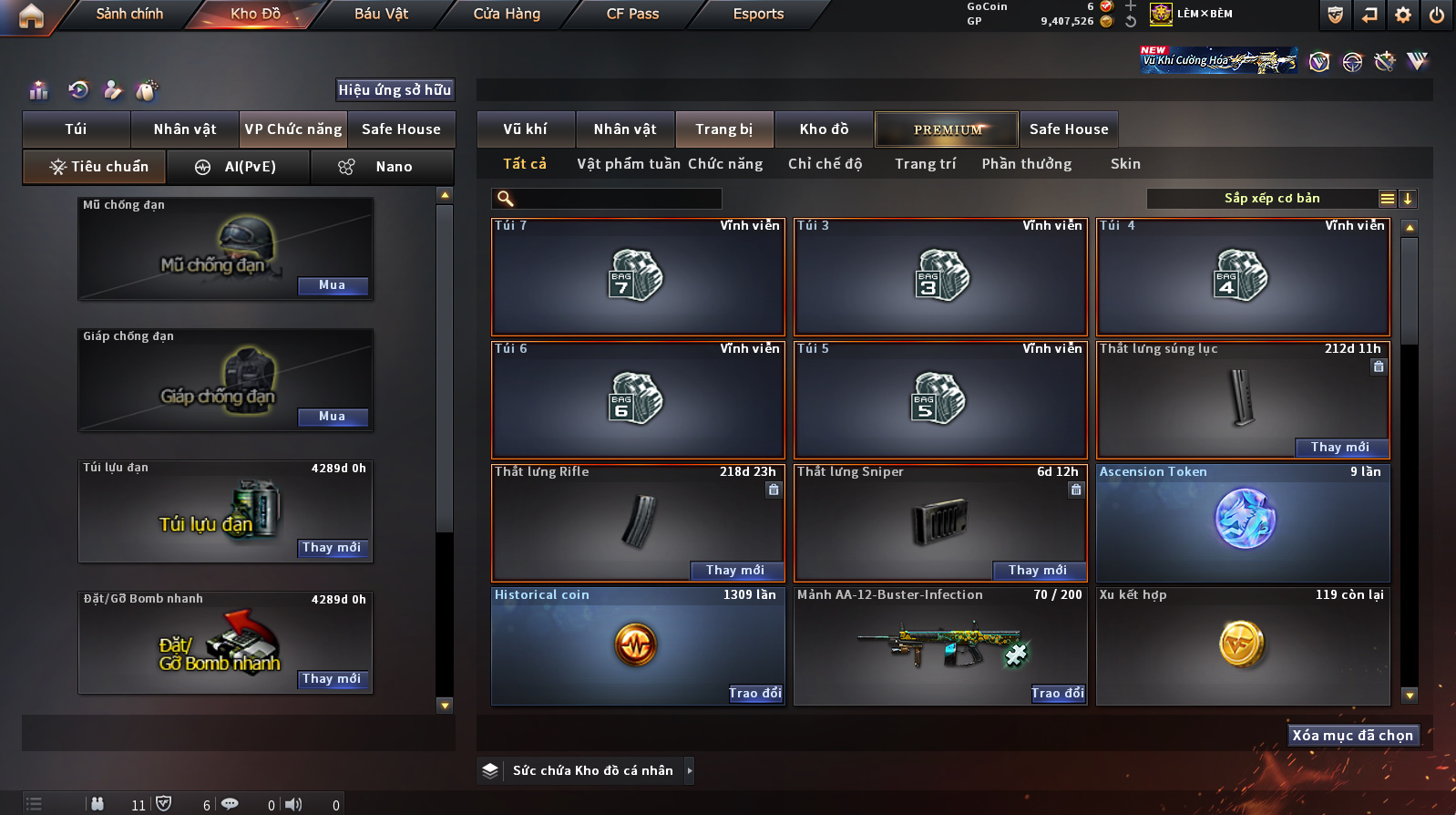Open the gear settings icon

click(1403, 15)
